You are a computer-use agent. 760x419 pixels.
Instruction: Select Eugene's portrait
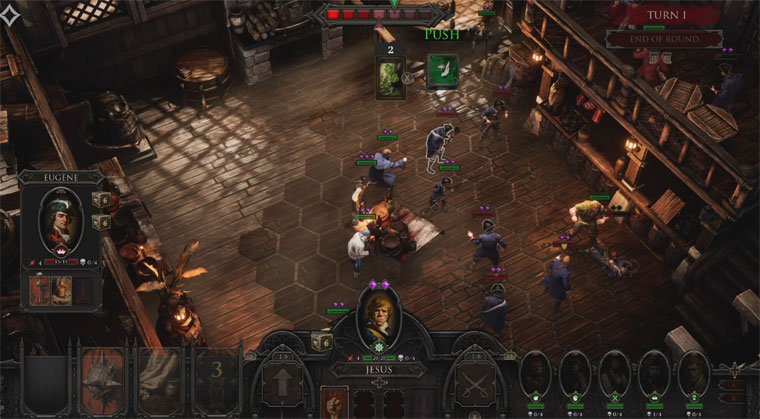point(58,218)
